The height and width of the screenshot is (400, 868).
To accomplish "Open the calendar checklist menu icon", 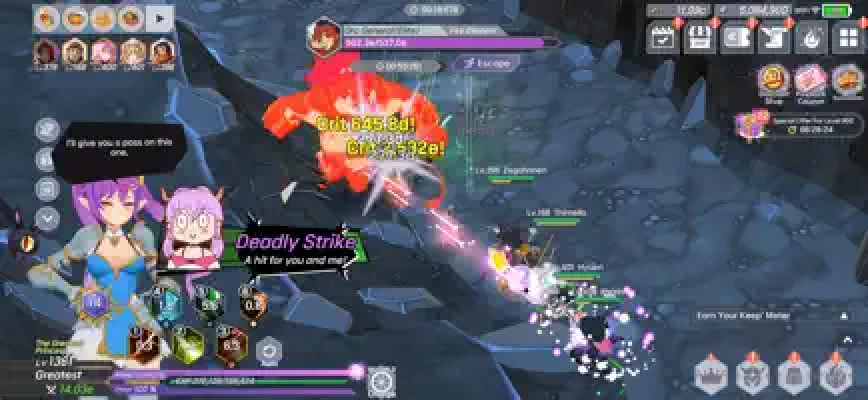I will (662, 37).
